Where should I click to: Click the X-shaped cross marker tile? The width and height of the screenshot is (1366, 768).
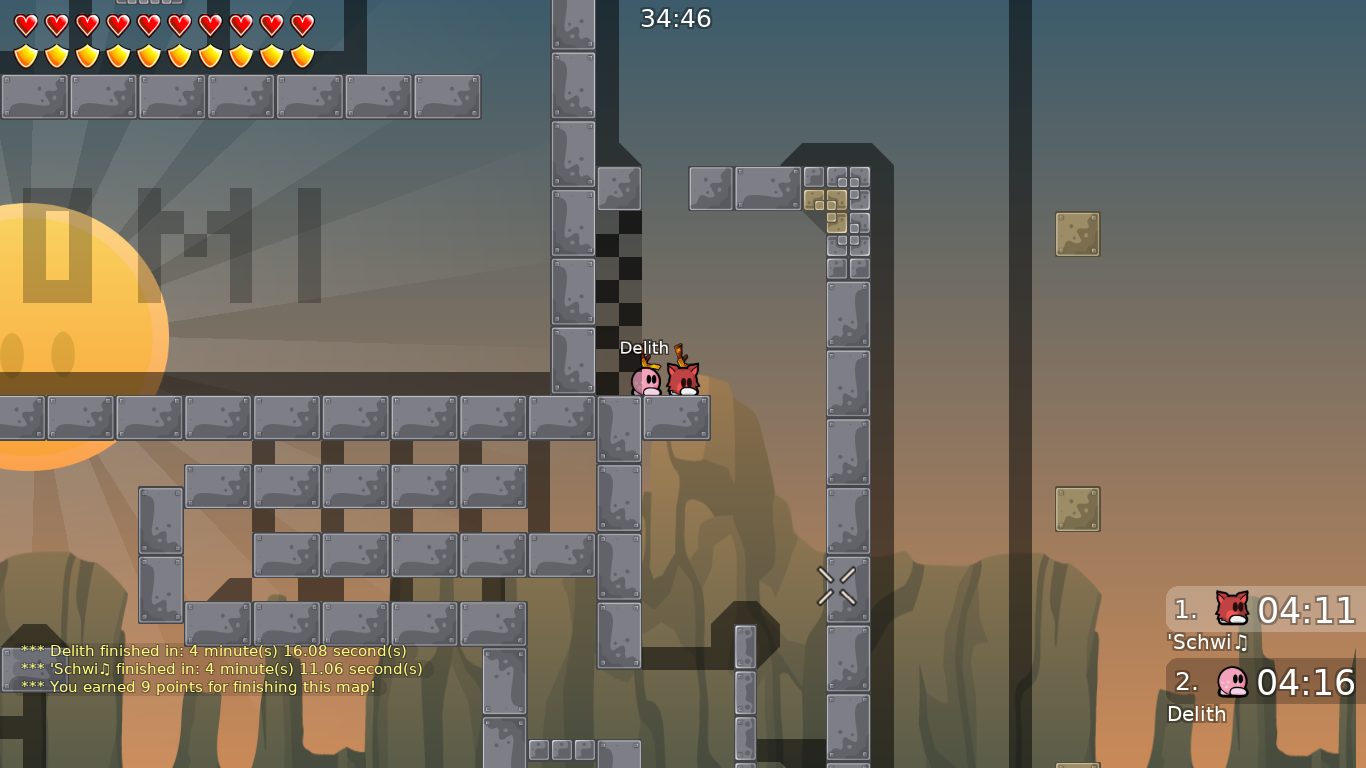[x=835, y=588]
